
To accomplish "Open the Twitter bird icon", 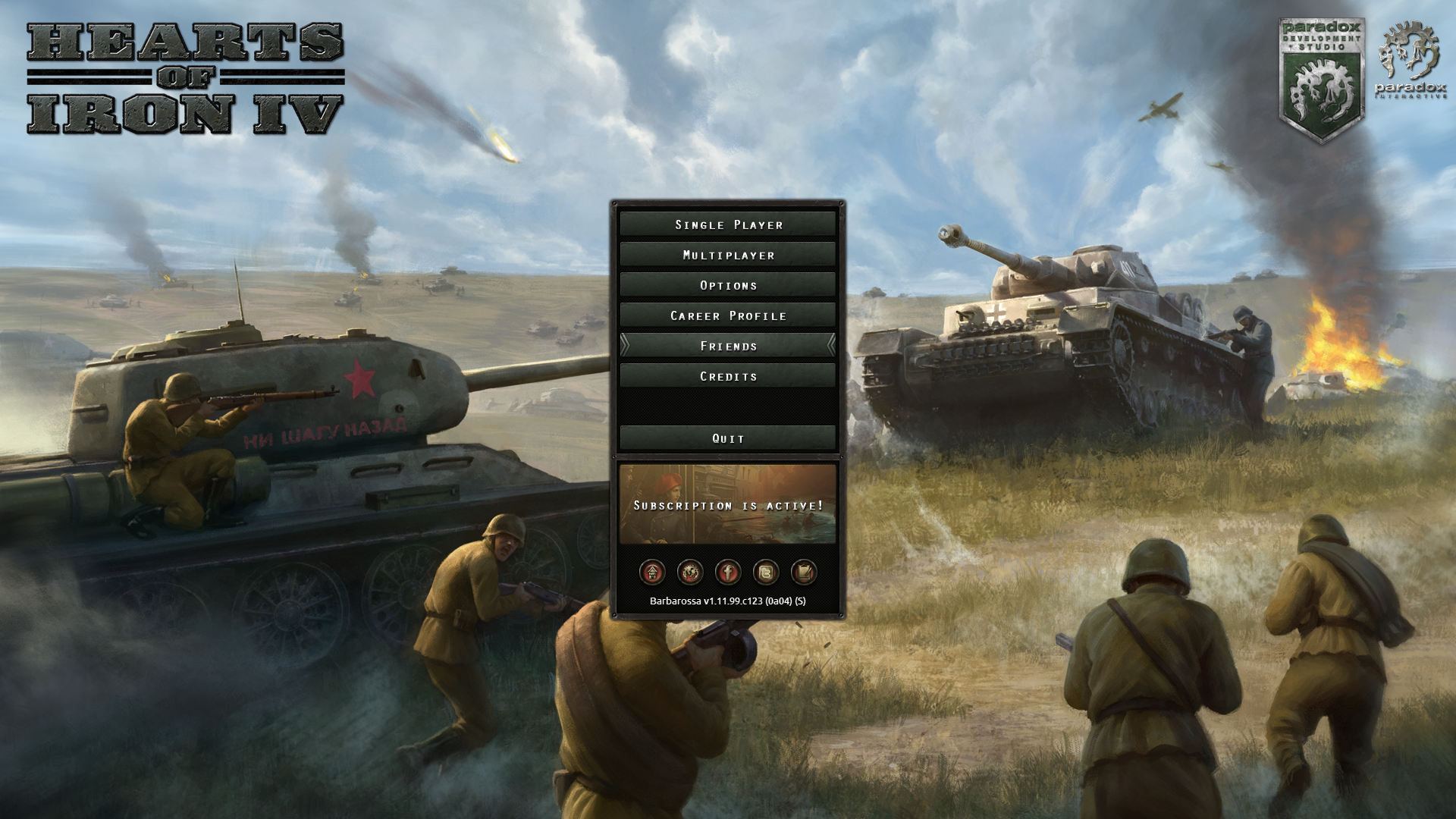I will tap(766, 573).
